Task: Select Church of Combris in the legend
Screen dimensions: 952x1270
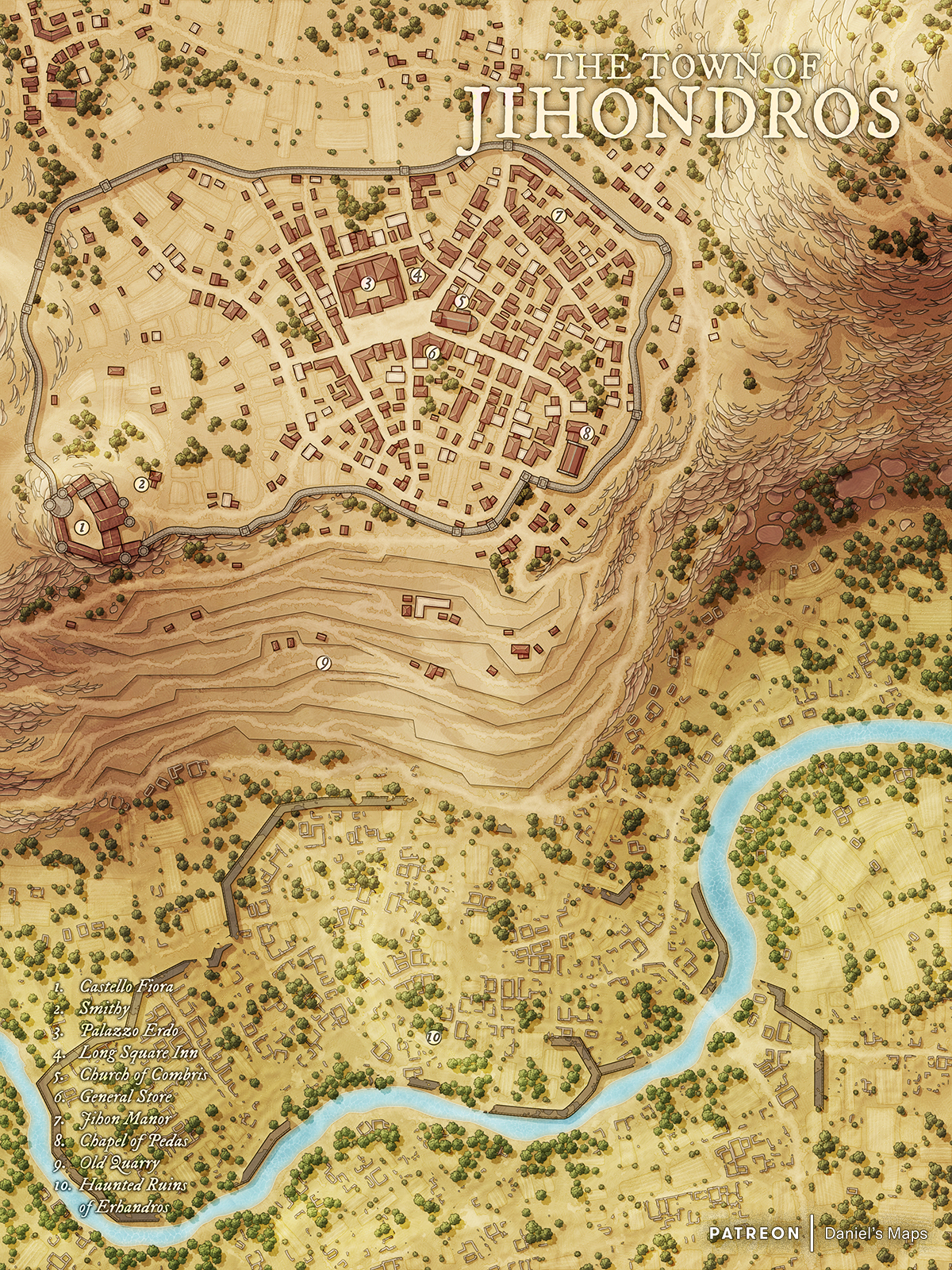Action: 144,1075
